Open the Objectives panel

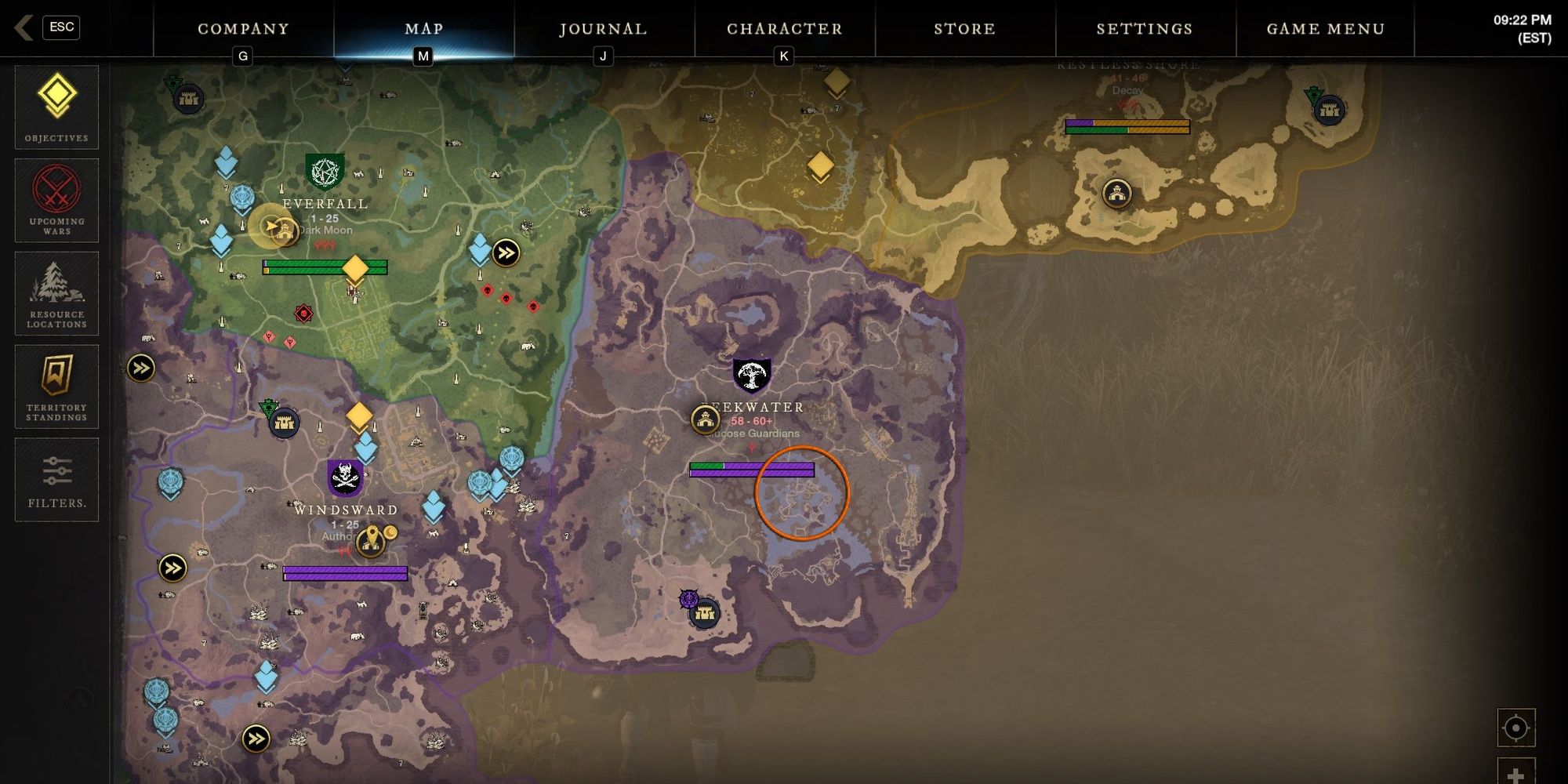pos(56,106)
